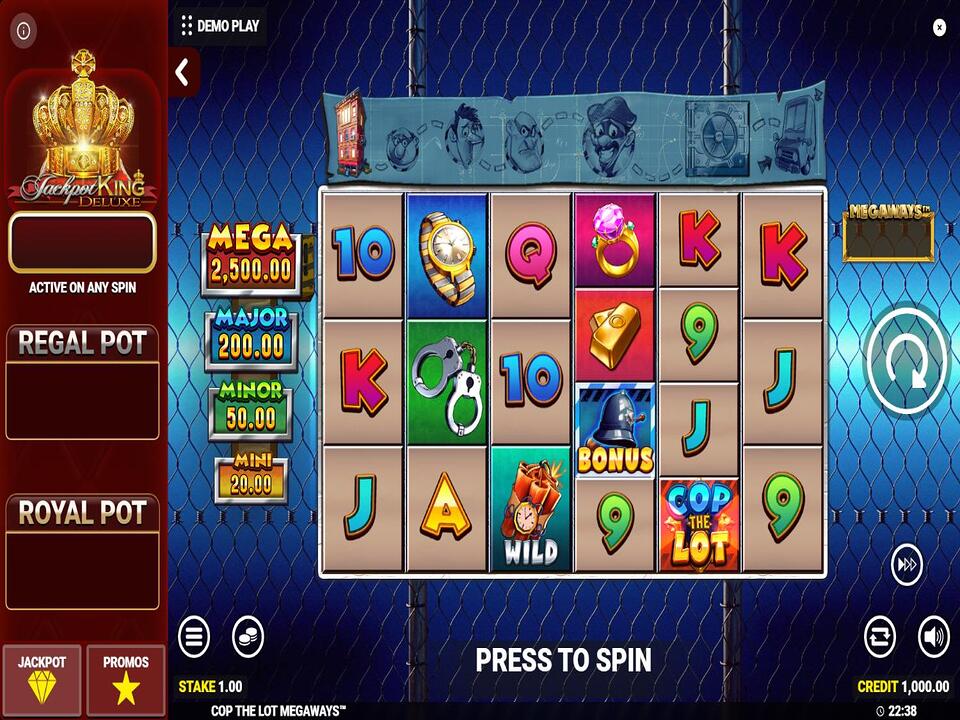This screenshot has width=960, height=720.
Task: View the Regal Pot panel
Action: point(83,382)
